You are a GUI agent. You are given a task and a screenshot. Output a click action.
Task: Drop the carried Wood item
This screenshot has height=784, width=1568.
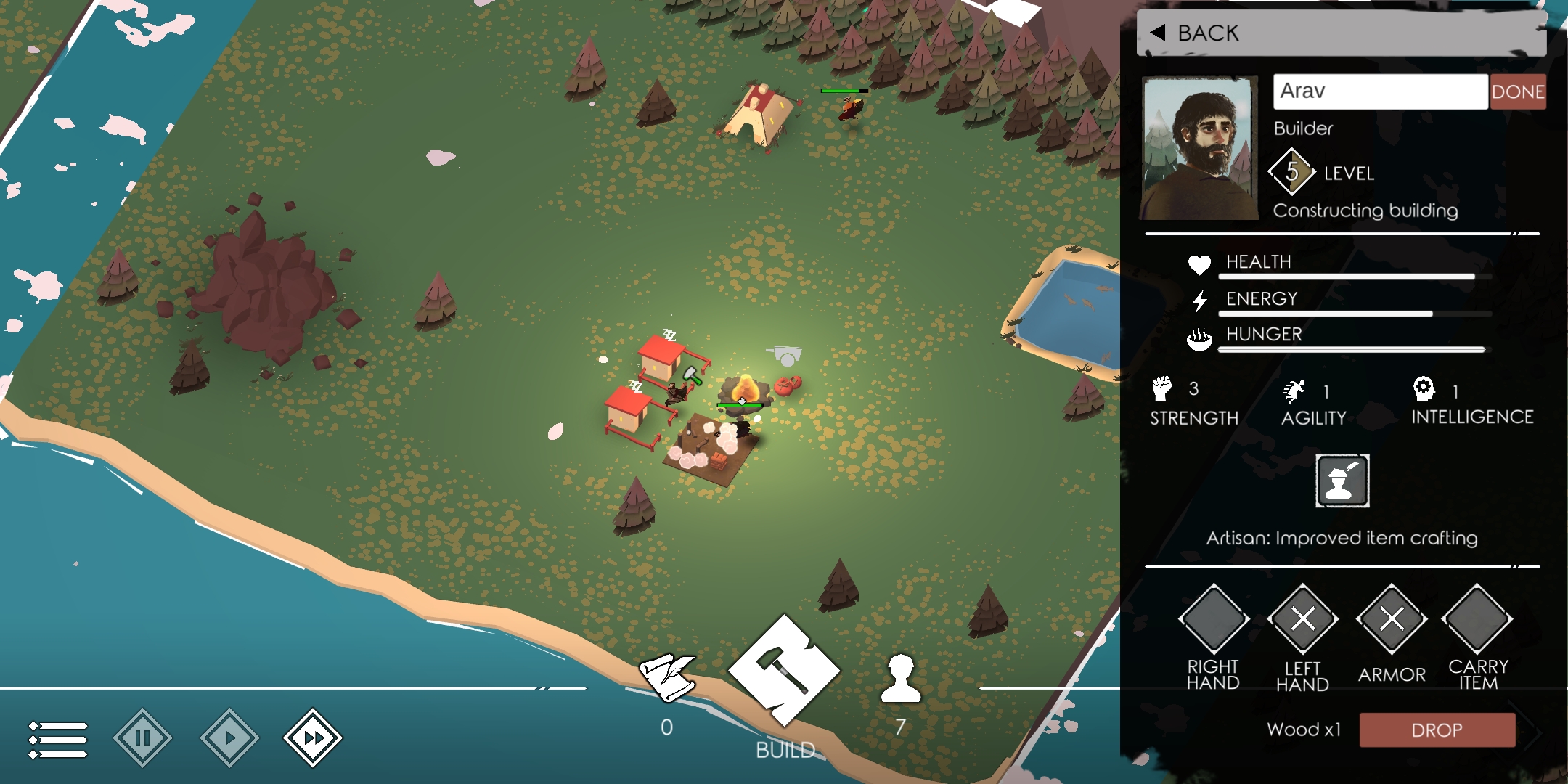[1437, 730]
